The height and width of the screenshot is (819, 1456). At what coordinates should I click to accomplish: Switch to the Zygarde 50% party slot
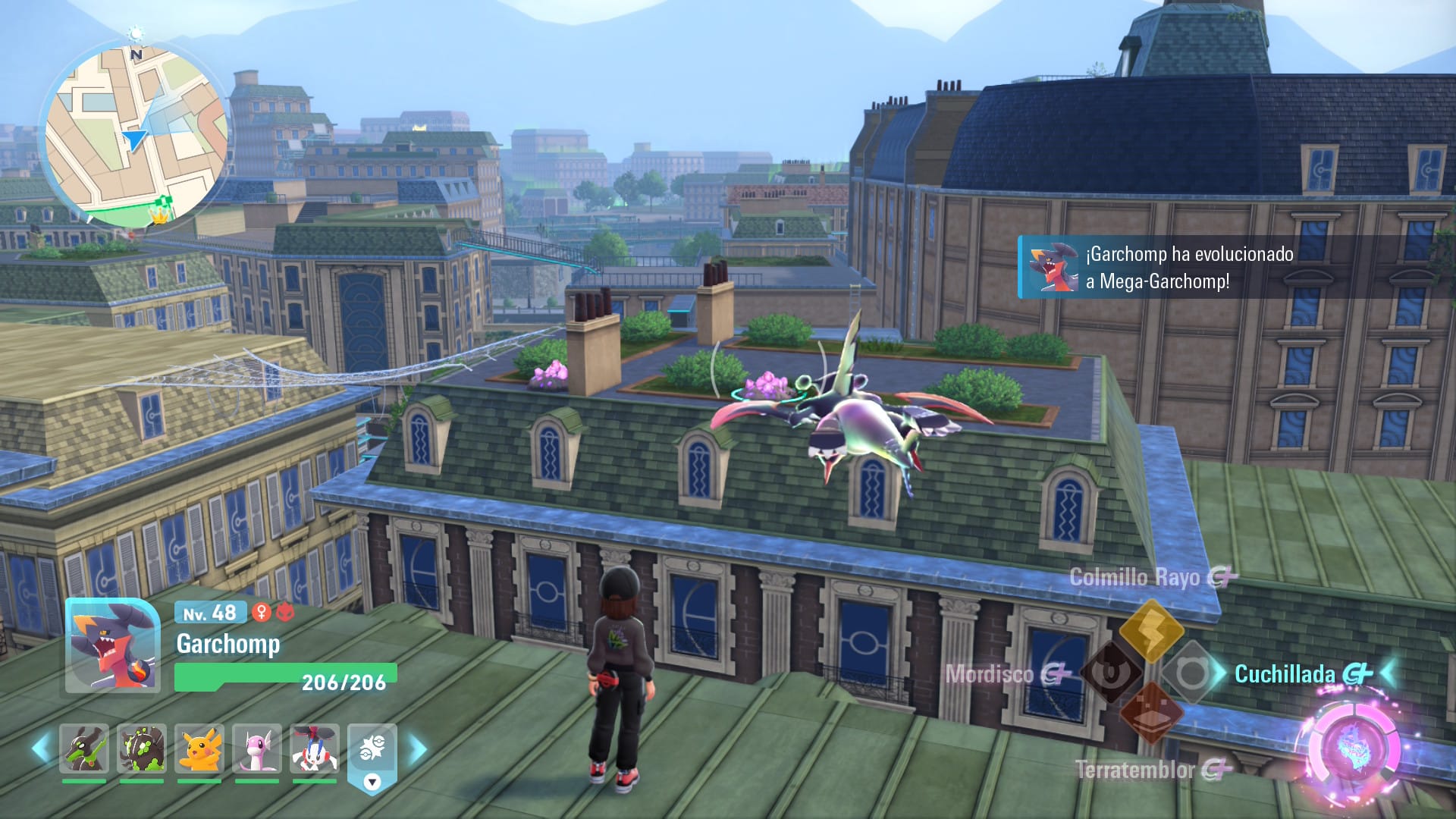(142, 748)
